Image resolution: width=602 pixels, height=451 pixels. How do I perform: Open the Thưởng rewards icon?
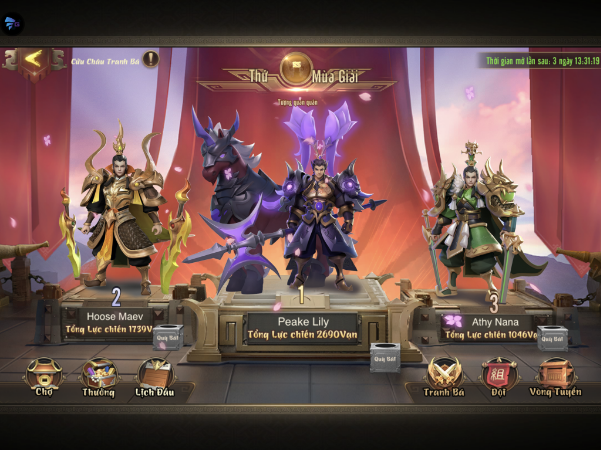click(98, 376)
